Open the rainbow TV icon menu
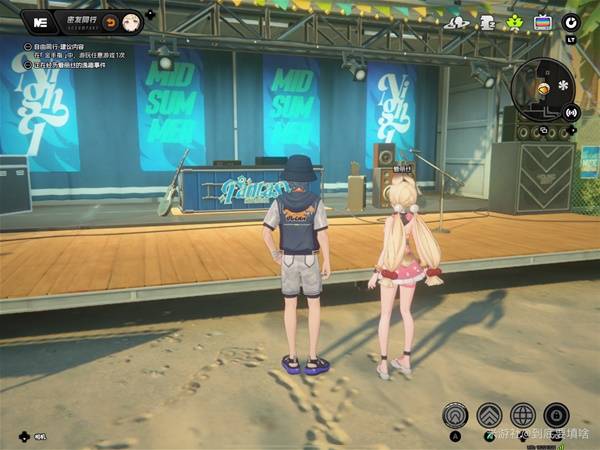This screenshot has width=600, height=450. [543, 22]
